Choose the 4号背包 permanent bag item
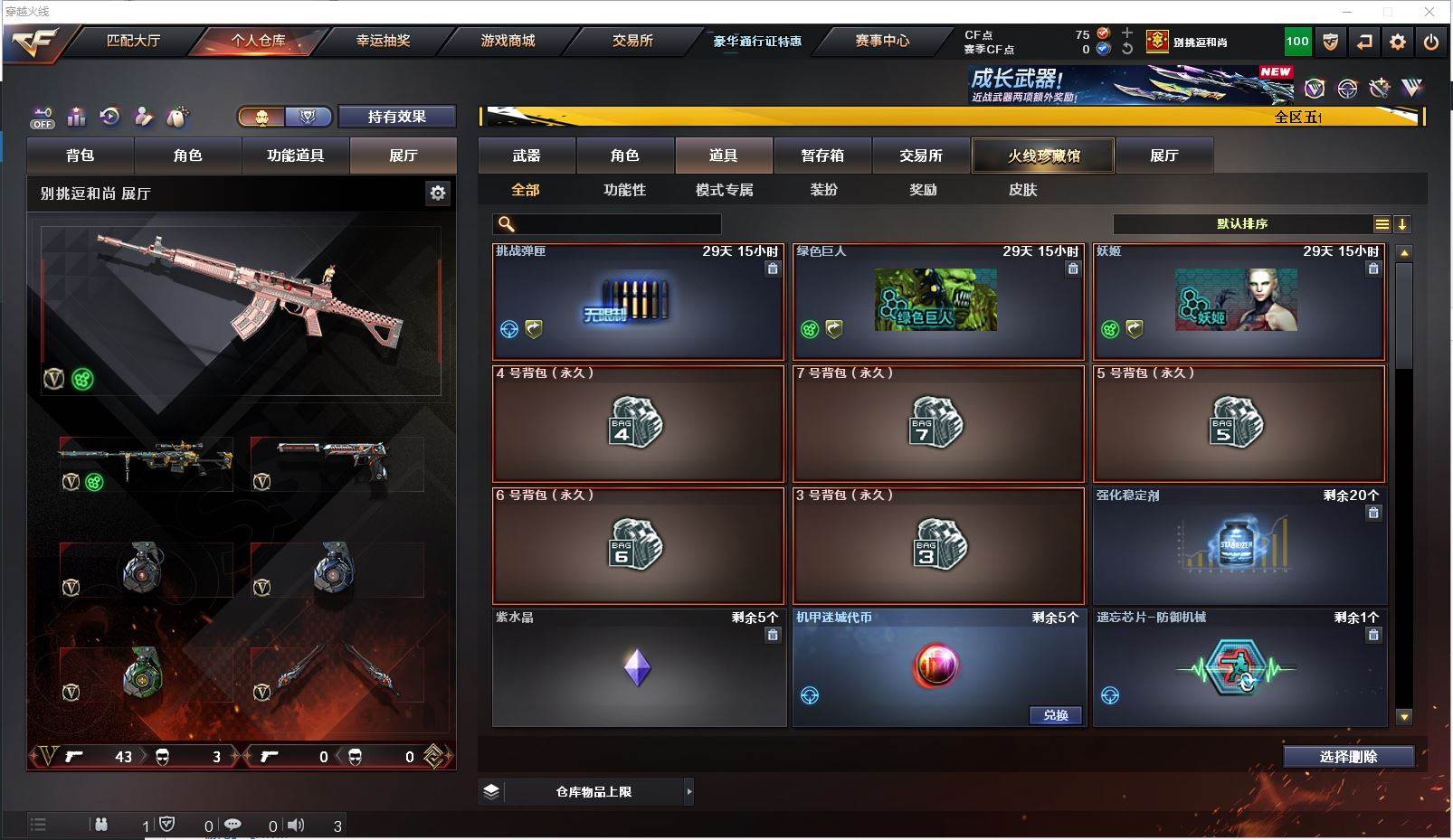 tap(638, 423)
